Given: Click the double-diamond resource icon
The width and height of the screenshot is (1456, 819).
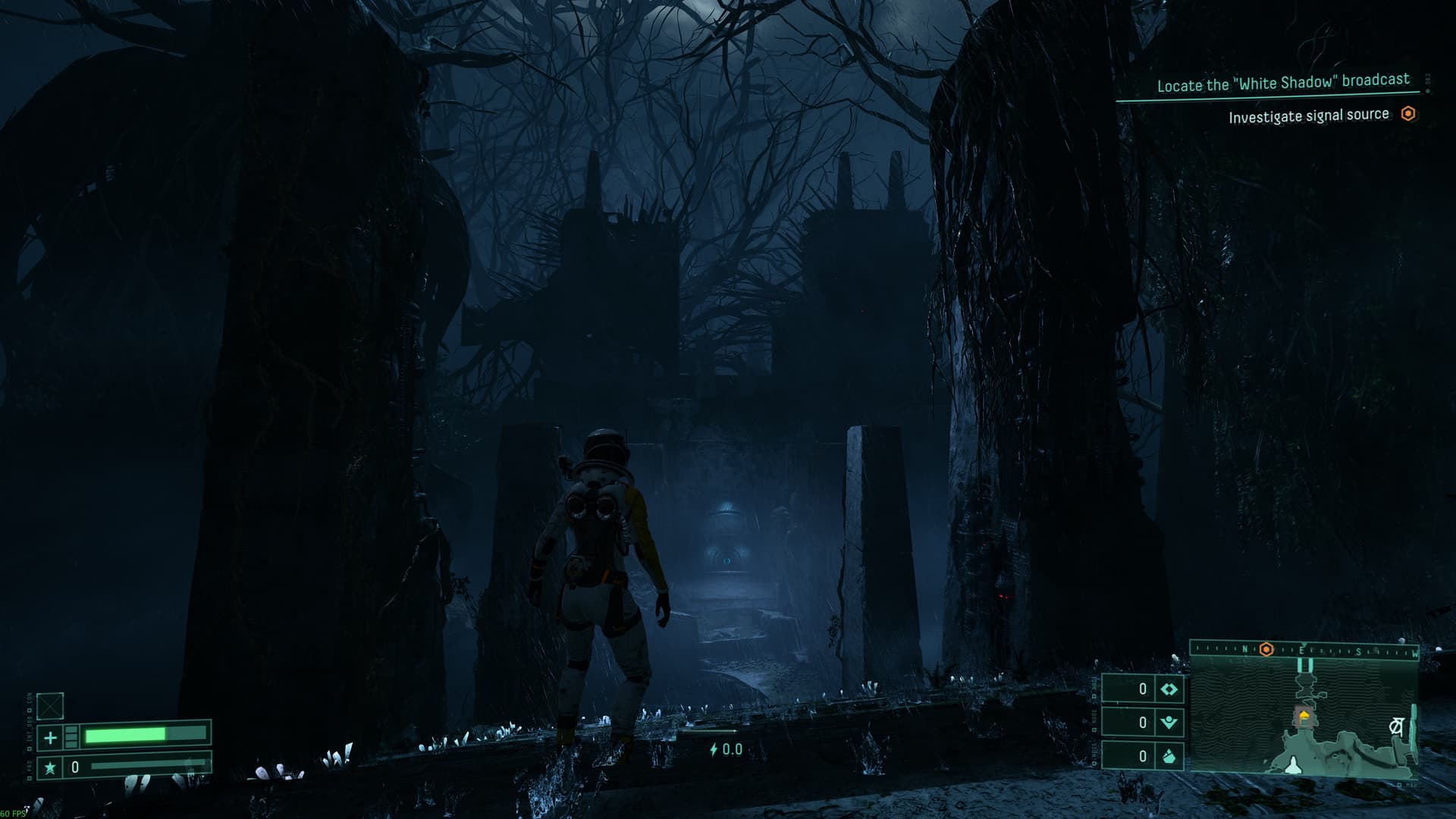Looking at the screenshot, I should click(x=1169, y=689).
